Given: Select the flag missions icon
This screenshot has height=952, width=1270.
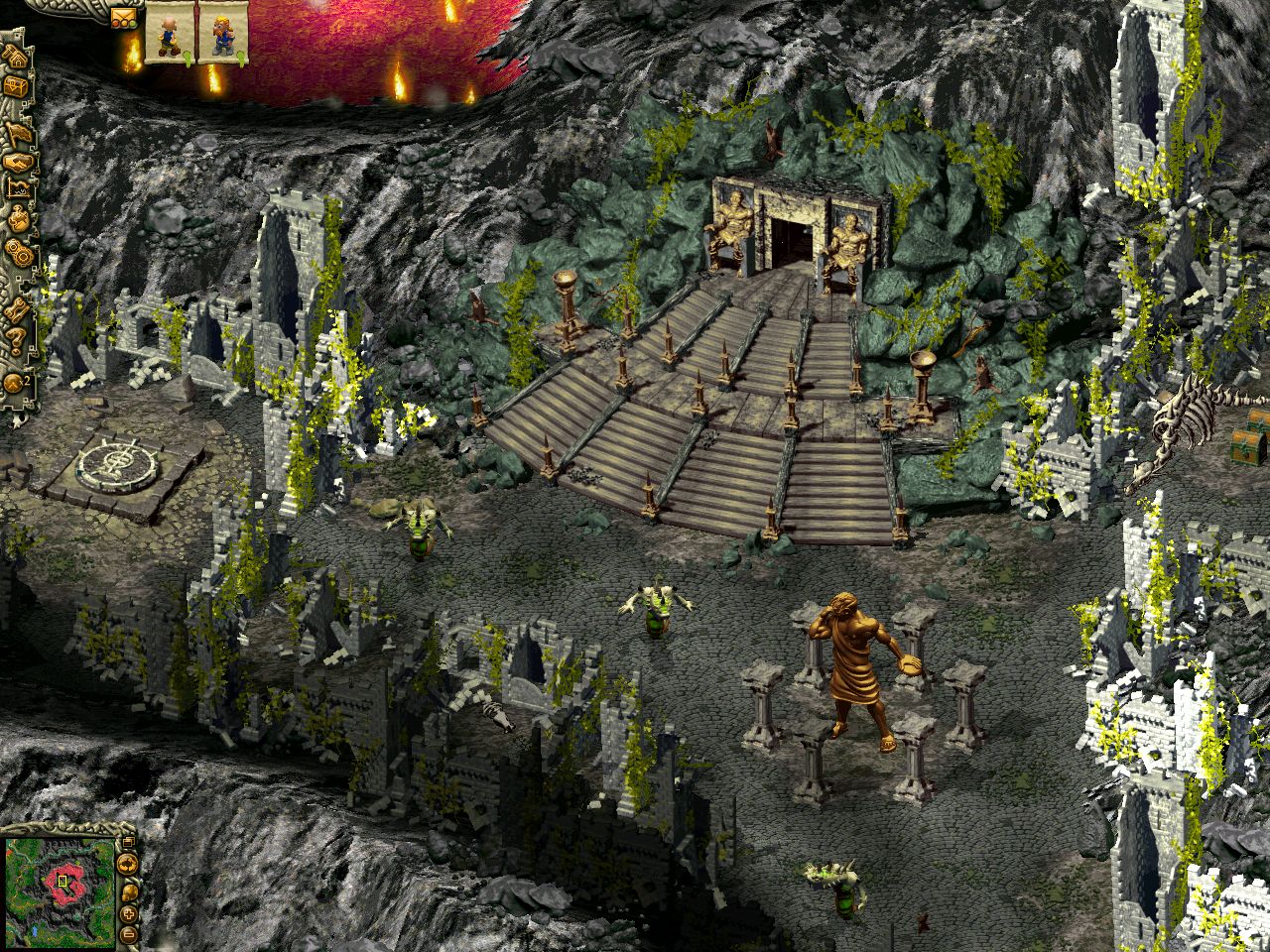Looking at the screenshot, I should click(x=18, y=130).
